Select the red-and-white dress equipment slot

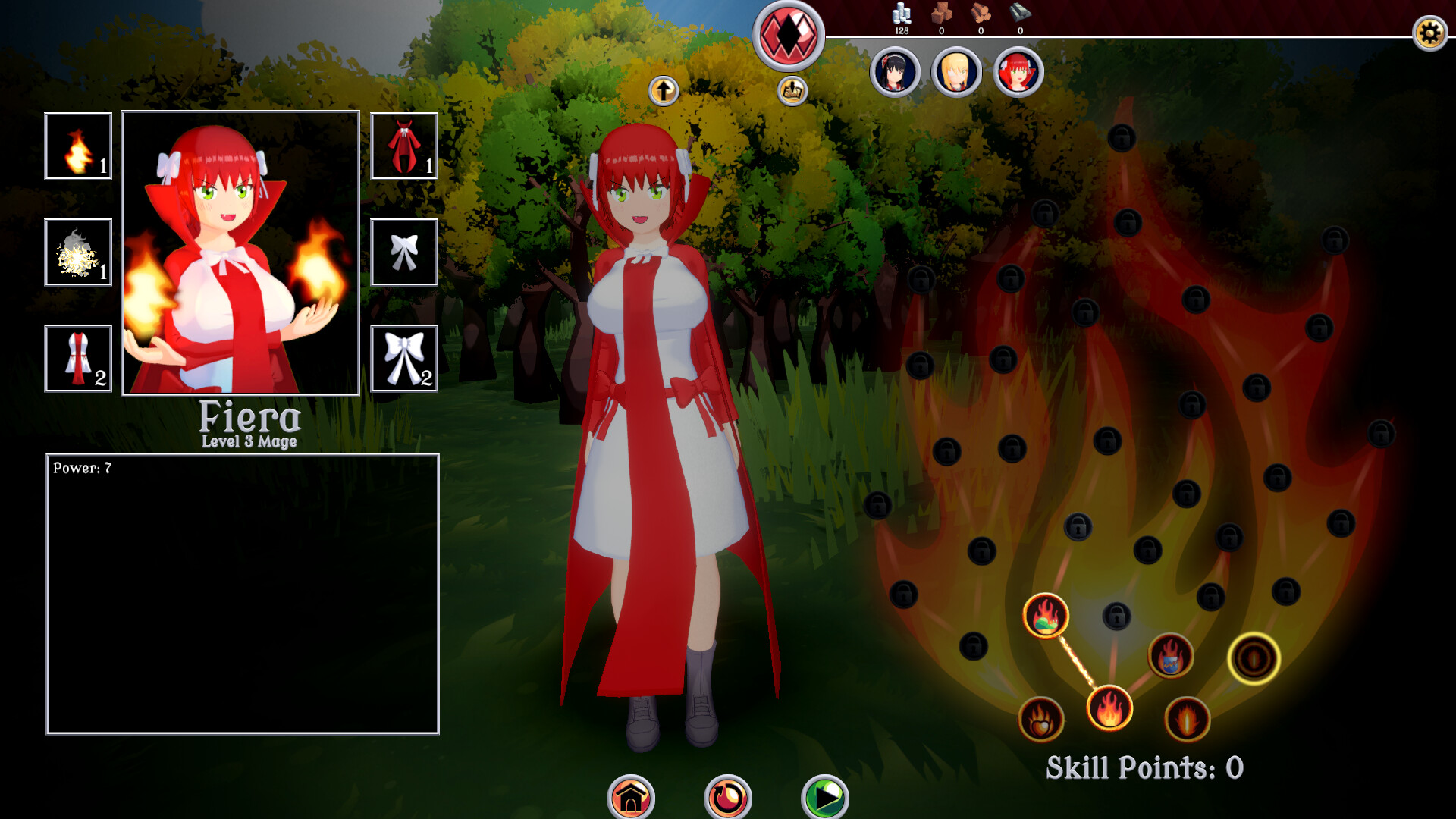pos(78,359)
